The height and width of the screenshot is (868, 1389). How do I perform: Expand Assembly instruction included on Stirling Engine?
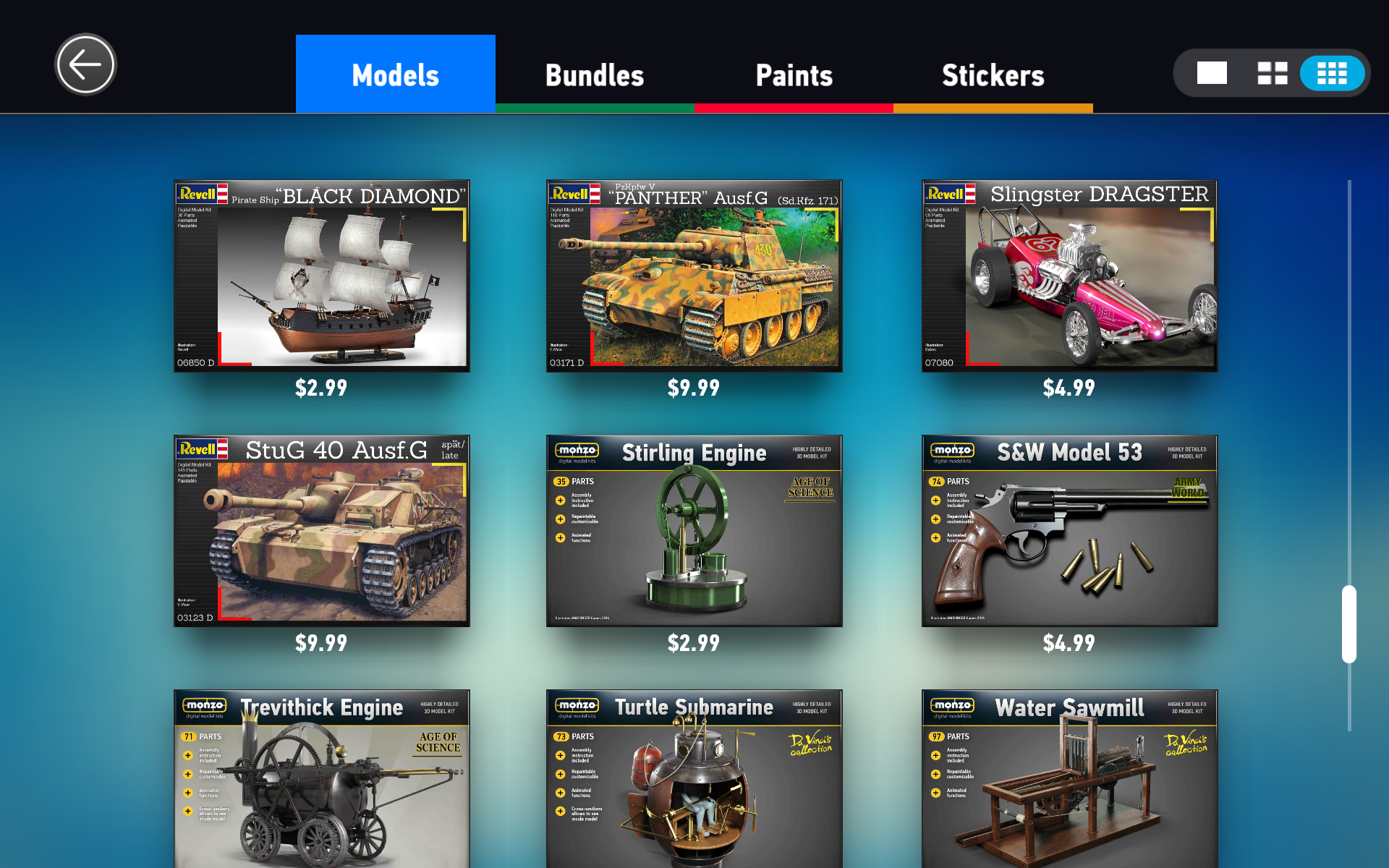coord(560,499)
